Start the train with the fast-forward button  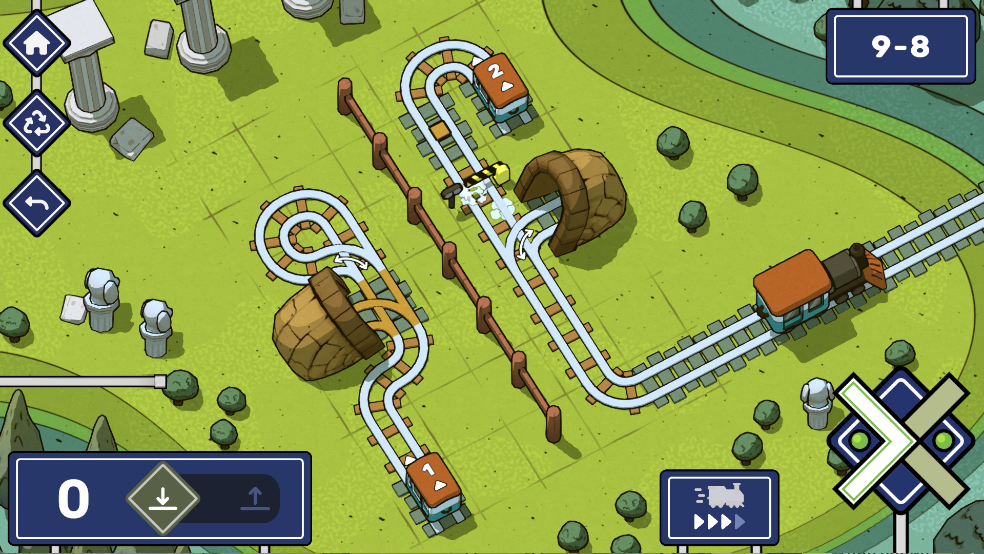tap(719, 507)
